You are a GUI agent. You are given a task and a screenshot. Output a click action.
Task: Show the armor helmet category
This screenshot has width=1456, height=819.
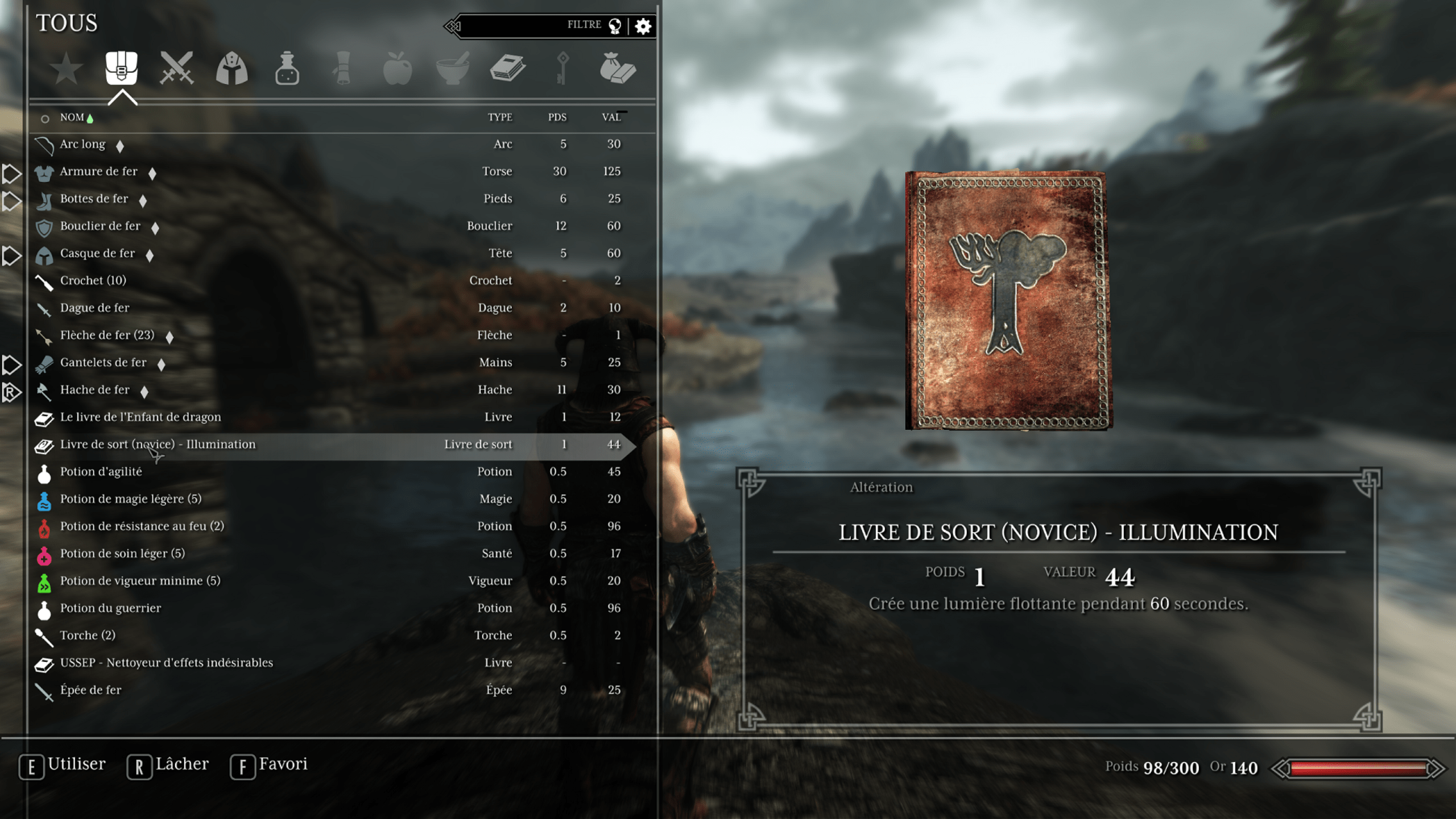click(231, 69)
